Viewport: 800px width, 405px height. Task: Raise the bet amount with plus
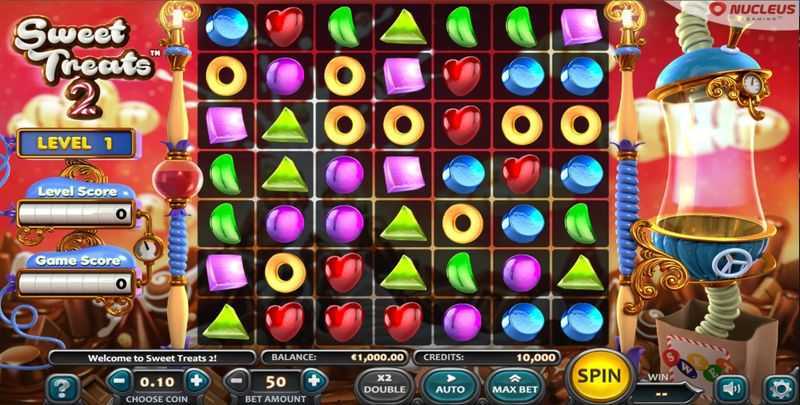[313, 380]
